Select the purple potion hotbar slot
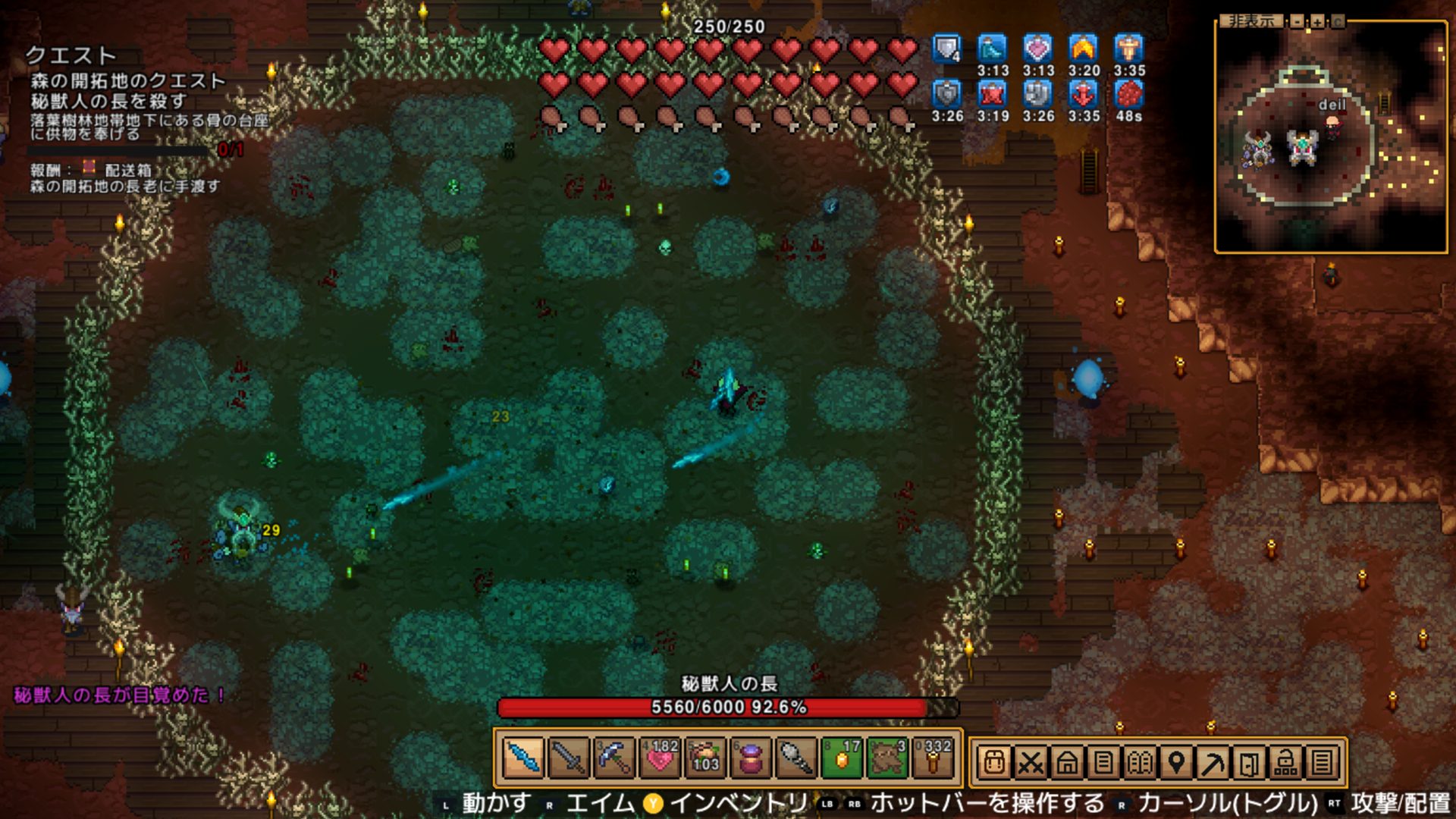The image size is (1456, 819). [x=751, y=758]
